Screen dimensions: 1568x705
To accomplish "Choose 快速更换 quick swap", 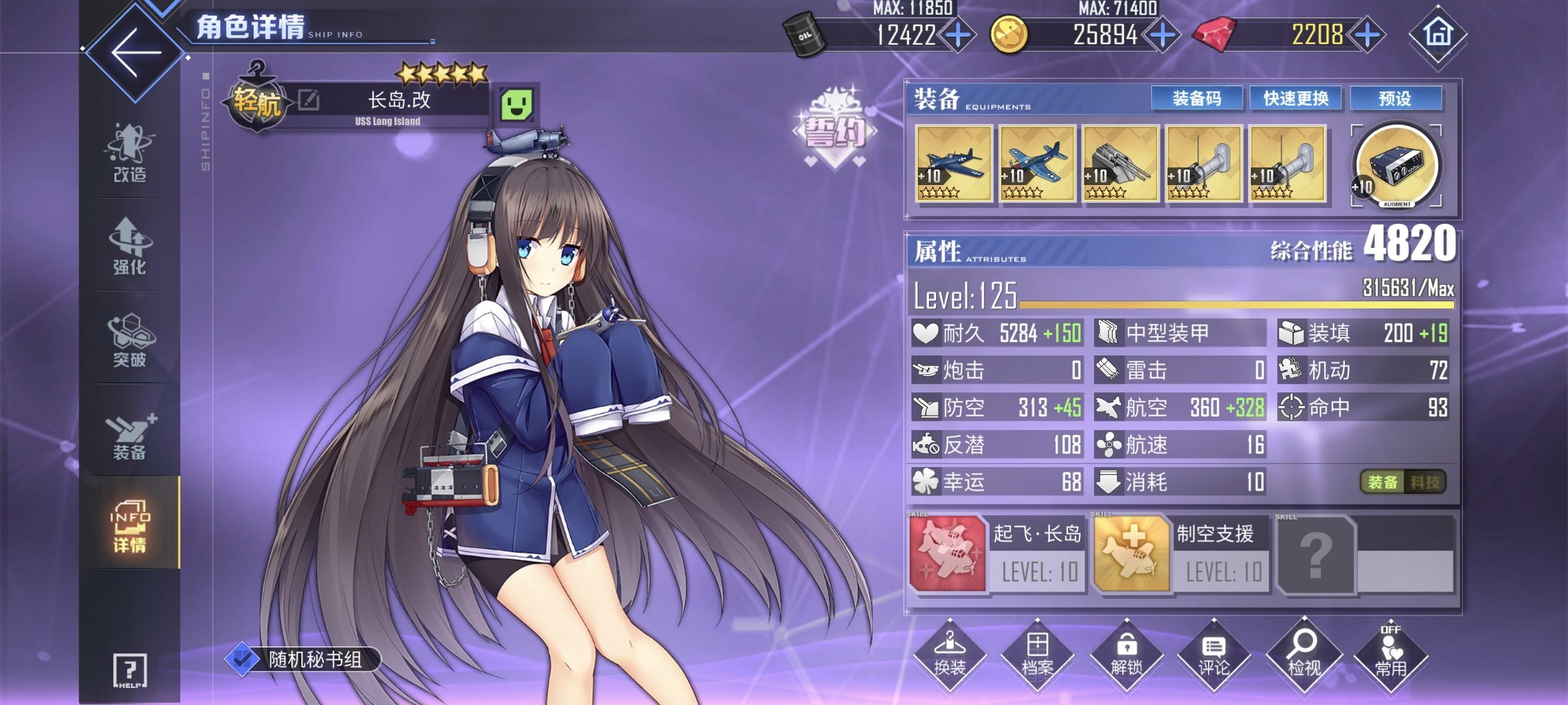I will coord(1296,99).
